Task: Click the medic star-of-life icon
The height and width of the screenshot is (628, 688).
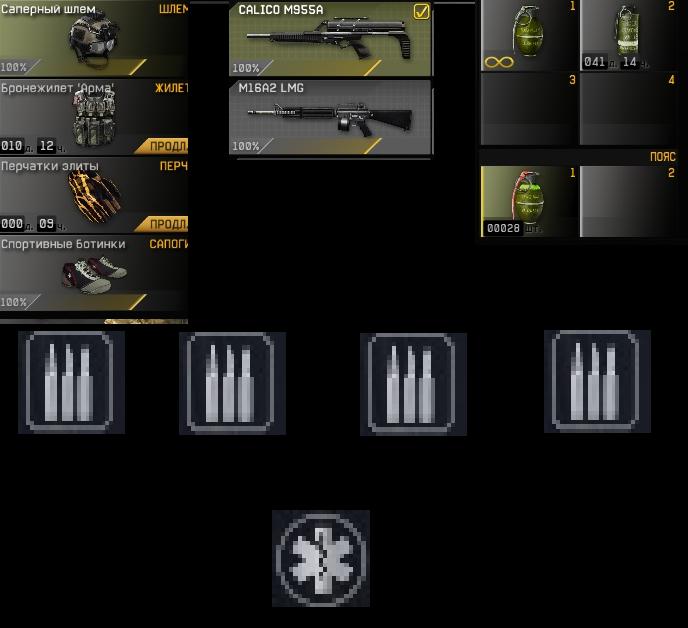Action: pyautogui.click(x=321, y=558)
